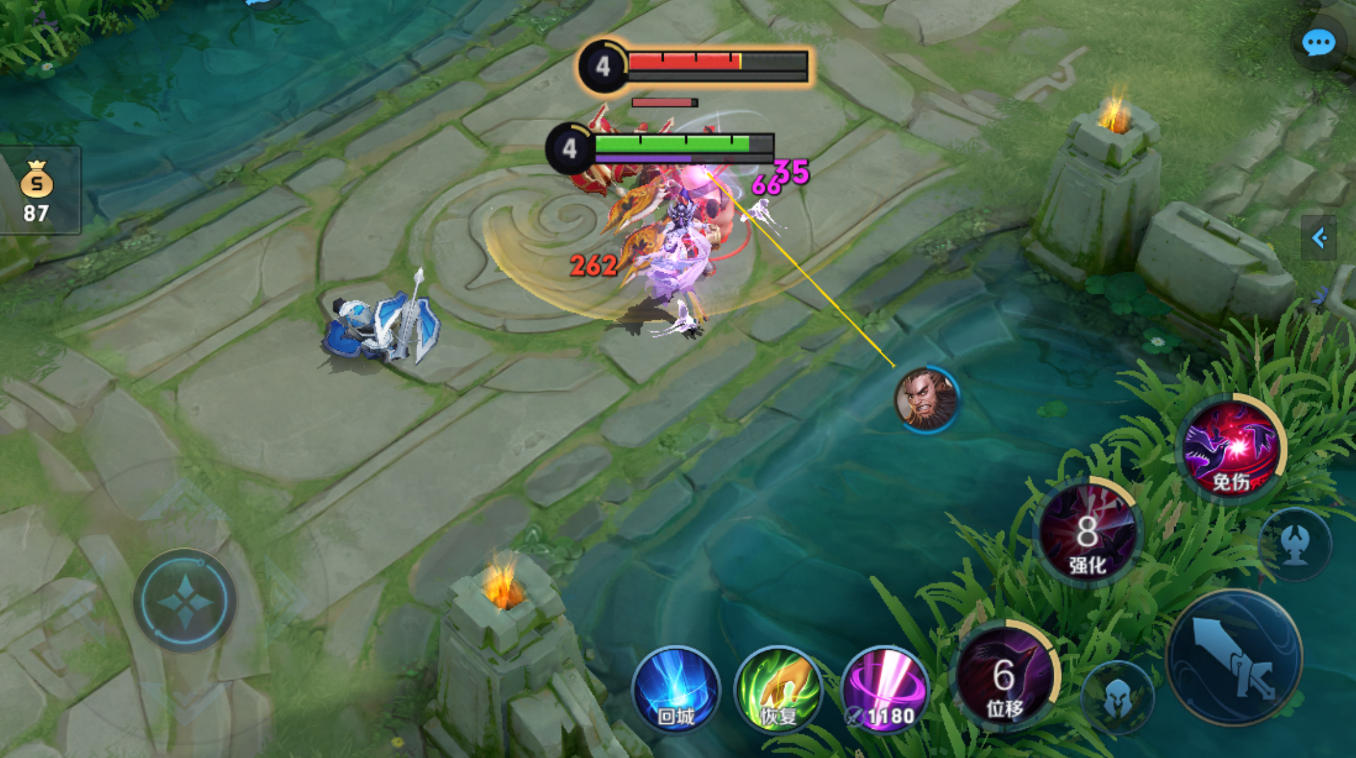The image size is (1356, 758).
Task: Tap the sword basic attack button
Action: [1233, 657]
